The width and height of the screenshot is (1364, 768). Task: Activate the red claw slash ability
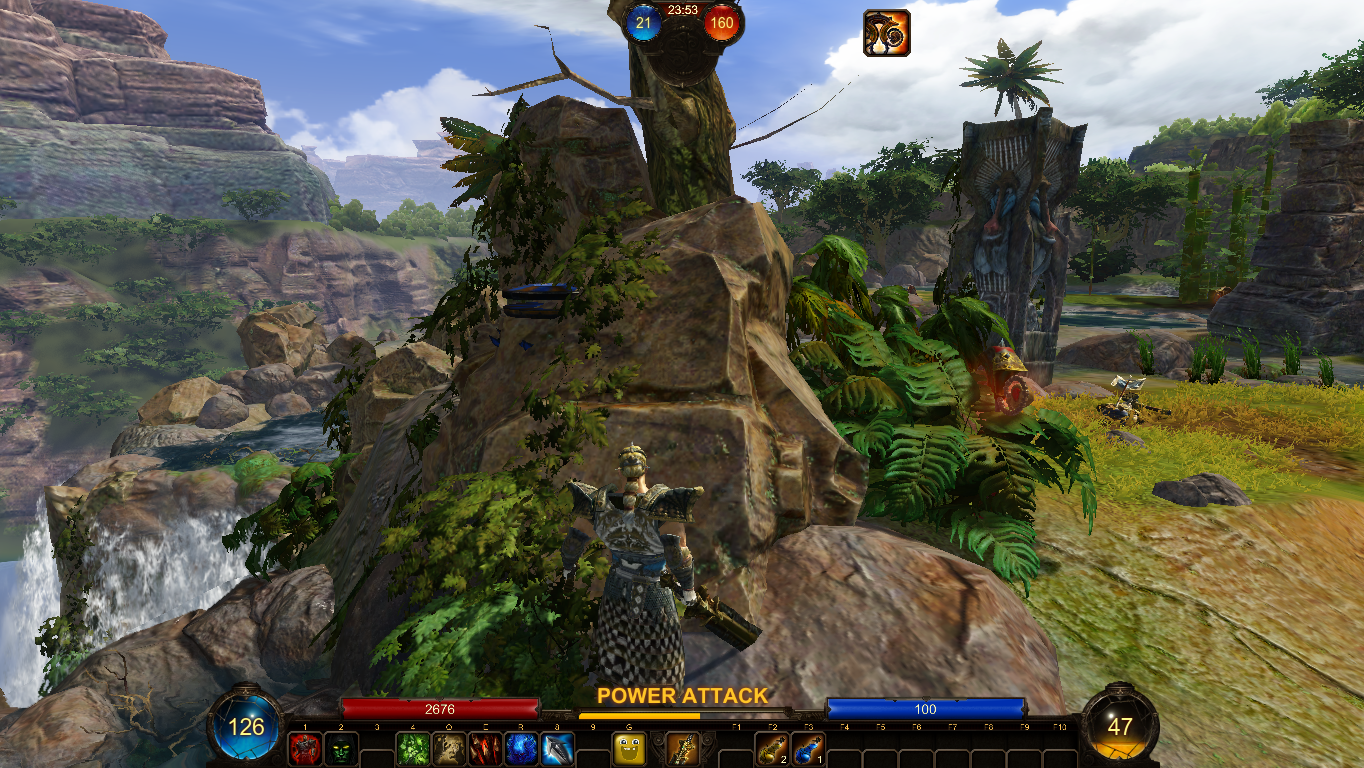485,749
